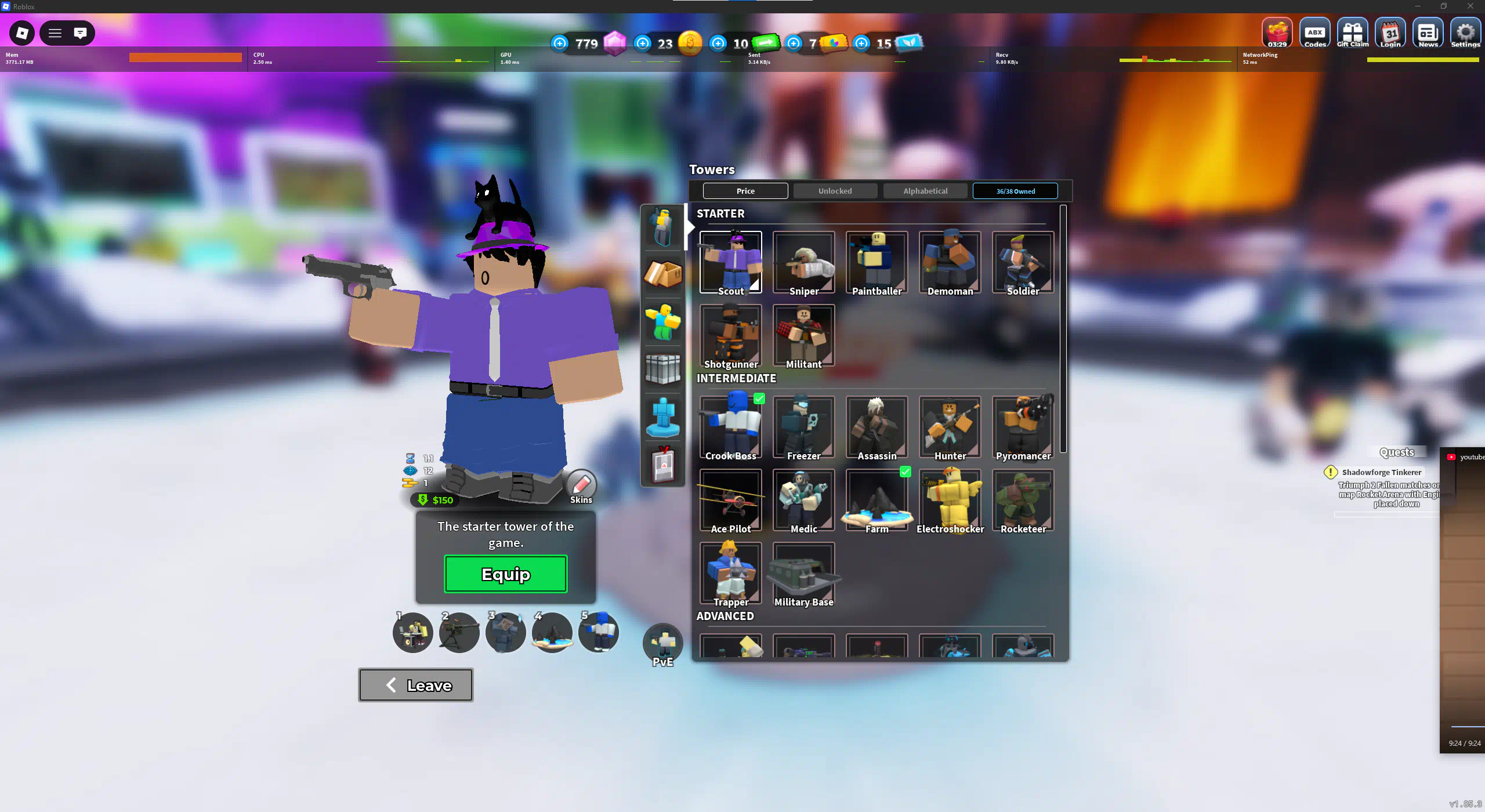Select the Crook Boss tower

click(730, 427)
